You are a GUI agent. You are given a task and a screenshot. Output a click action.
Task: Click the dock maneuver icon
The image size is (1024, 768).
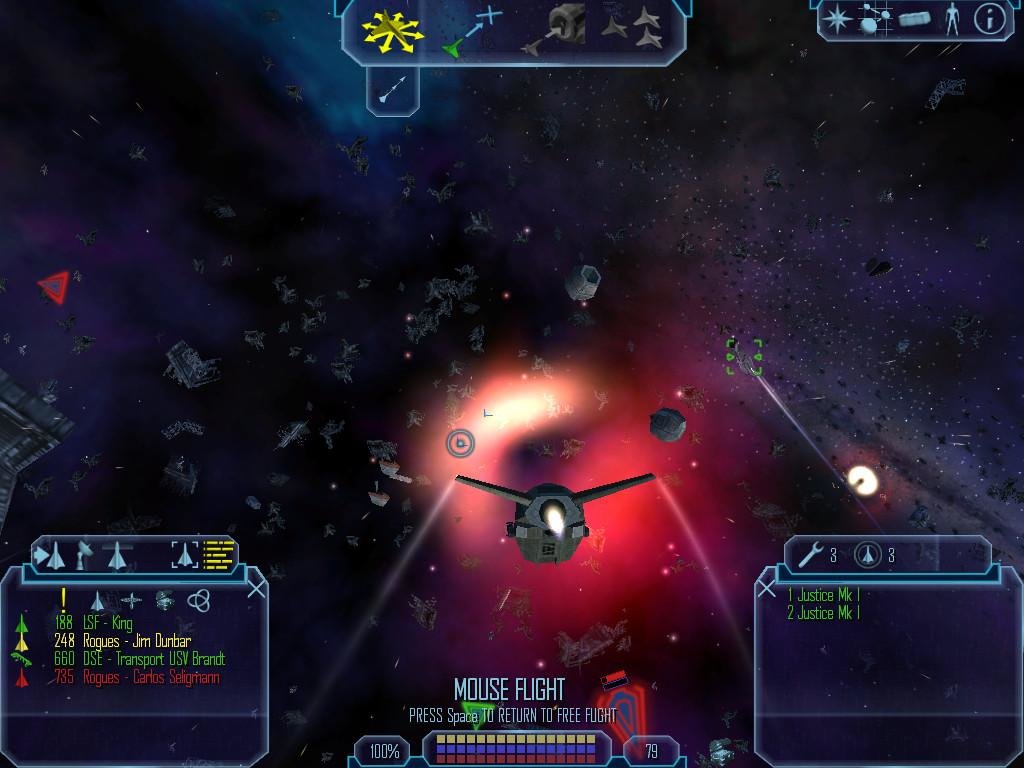(x=556, y=30)
